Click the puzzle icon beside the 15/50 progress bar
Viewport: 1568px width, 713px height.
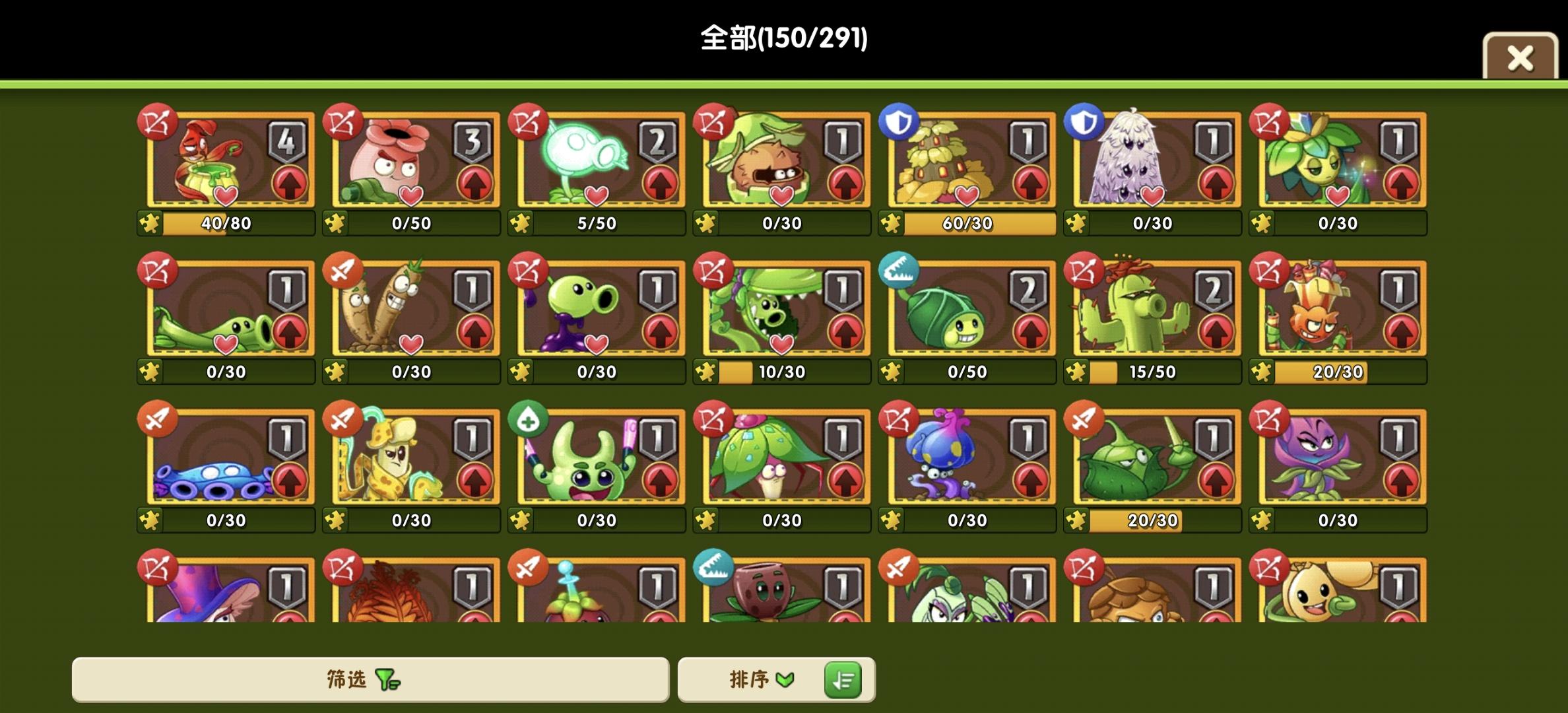click(1078, 372)
